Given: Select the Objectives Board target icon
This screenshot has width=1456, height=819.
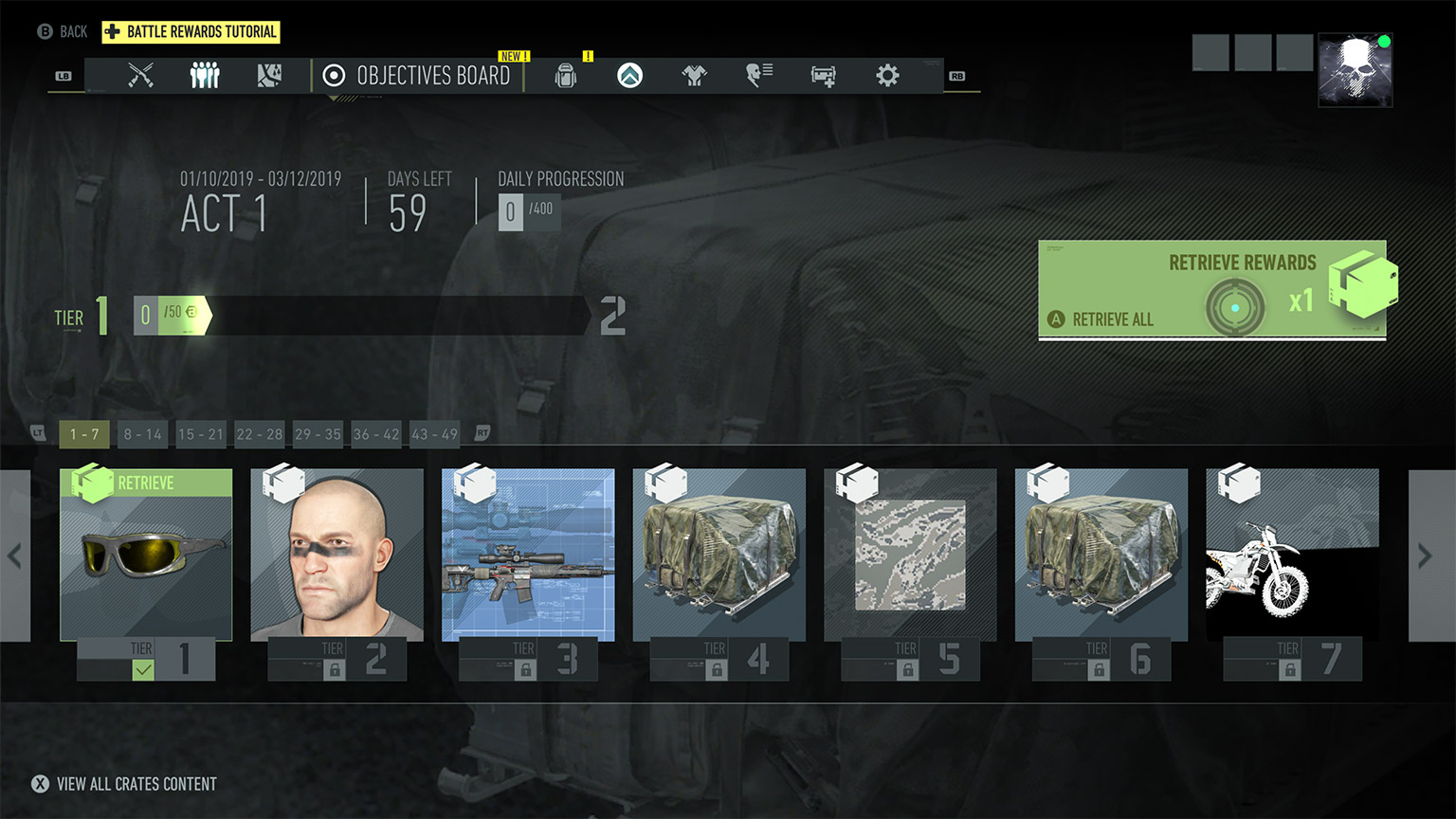Looking at the screenshot, I should click(333, 75).
